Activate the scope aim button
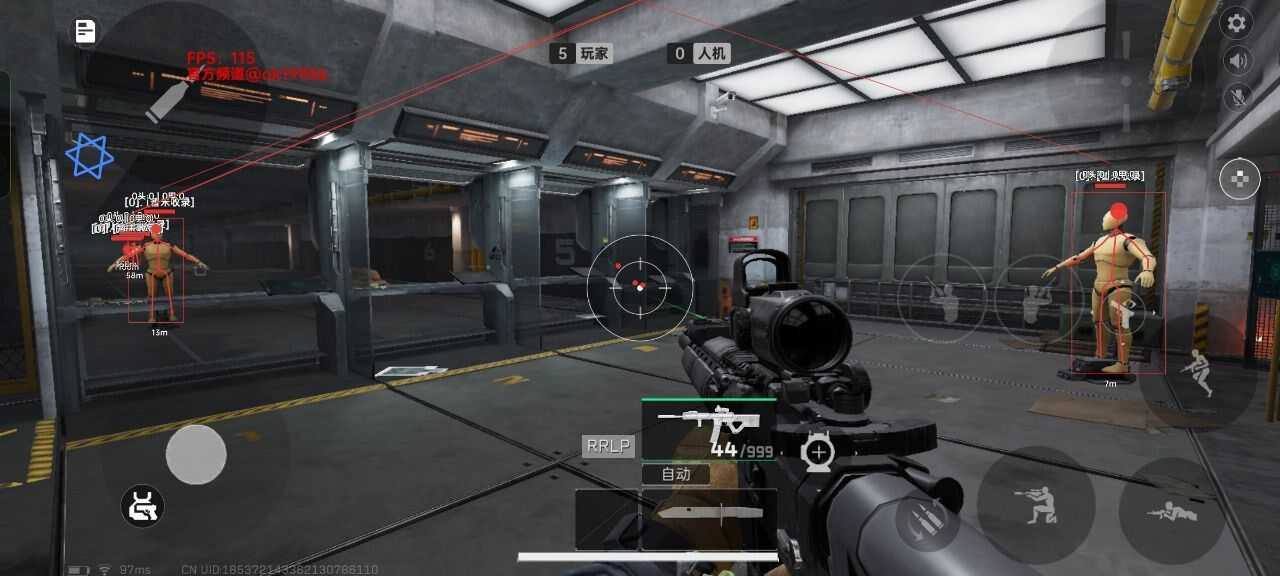Screen dimensions: 1280x576 pos(818,452)
